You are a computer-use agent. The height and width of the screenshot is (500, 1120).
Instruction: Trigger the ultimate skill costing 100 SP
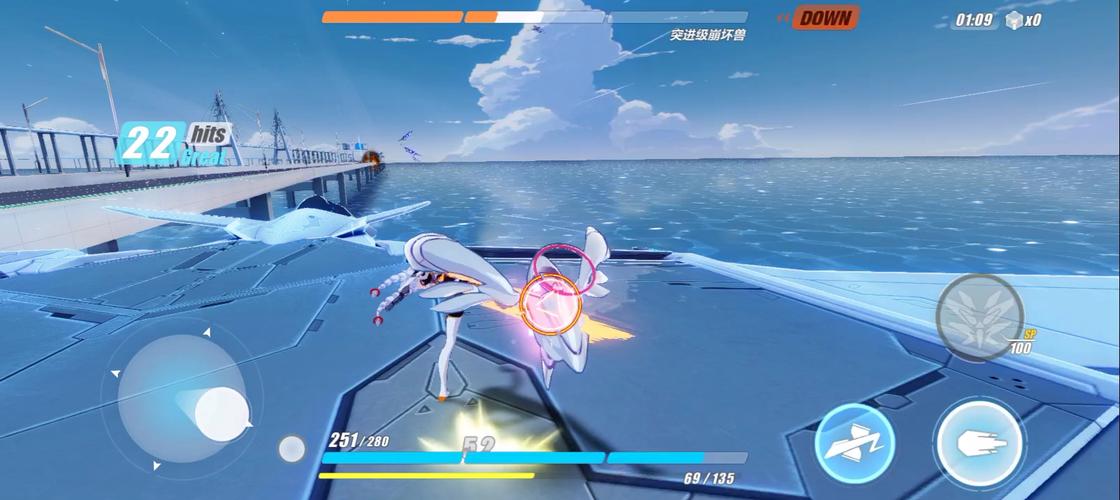point(980,316)
